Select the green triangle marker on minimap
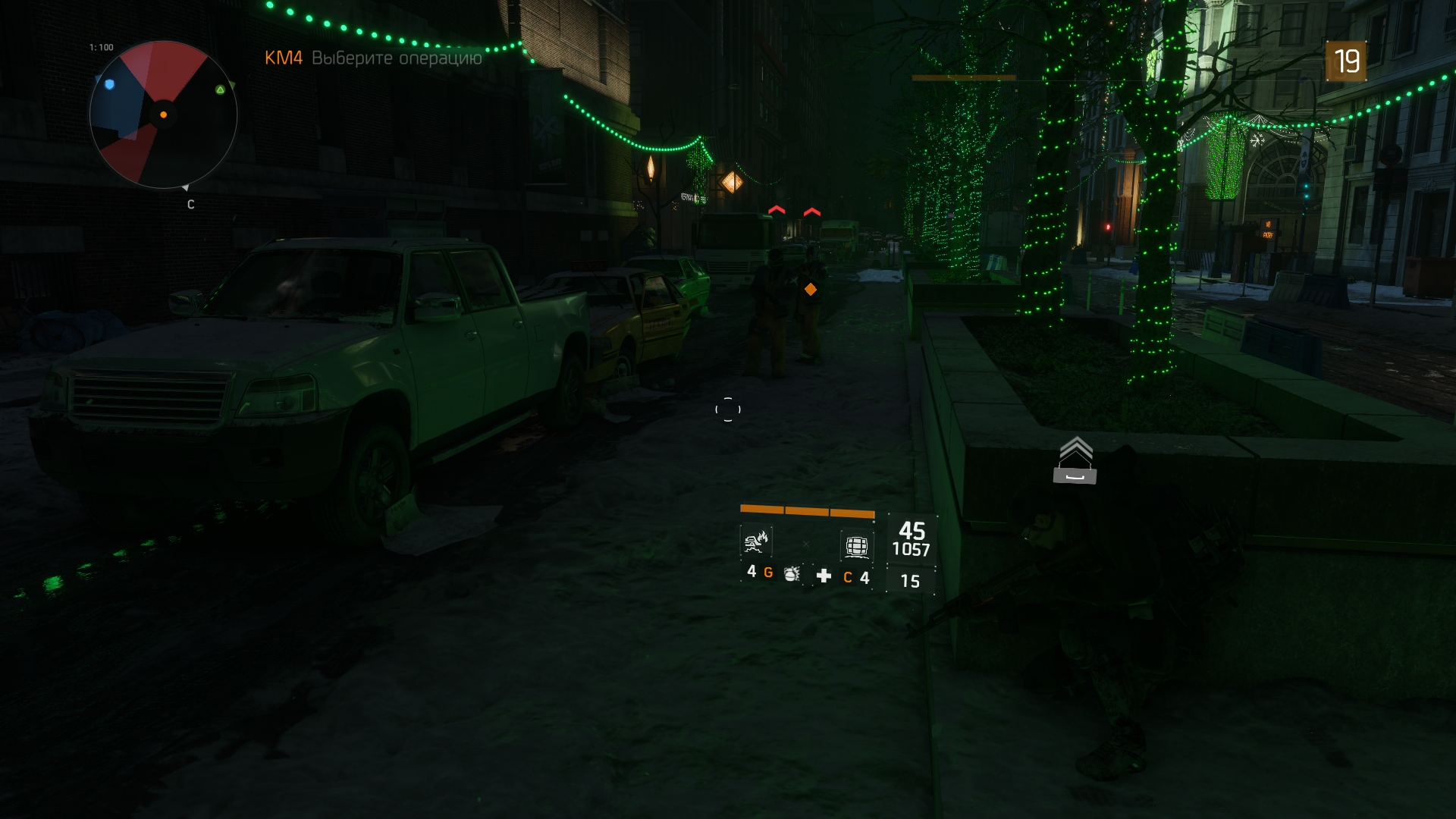This screenshot has width=1456, height=819. (220, 89)
